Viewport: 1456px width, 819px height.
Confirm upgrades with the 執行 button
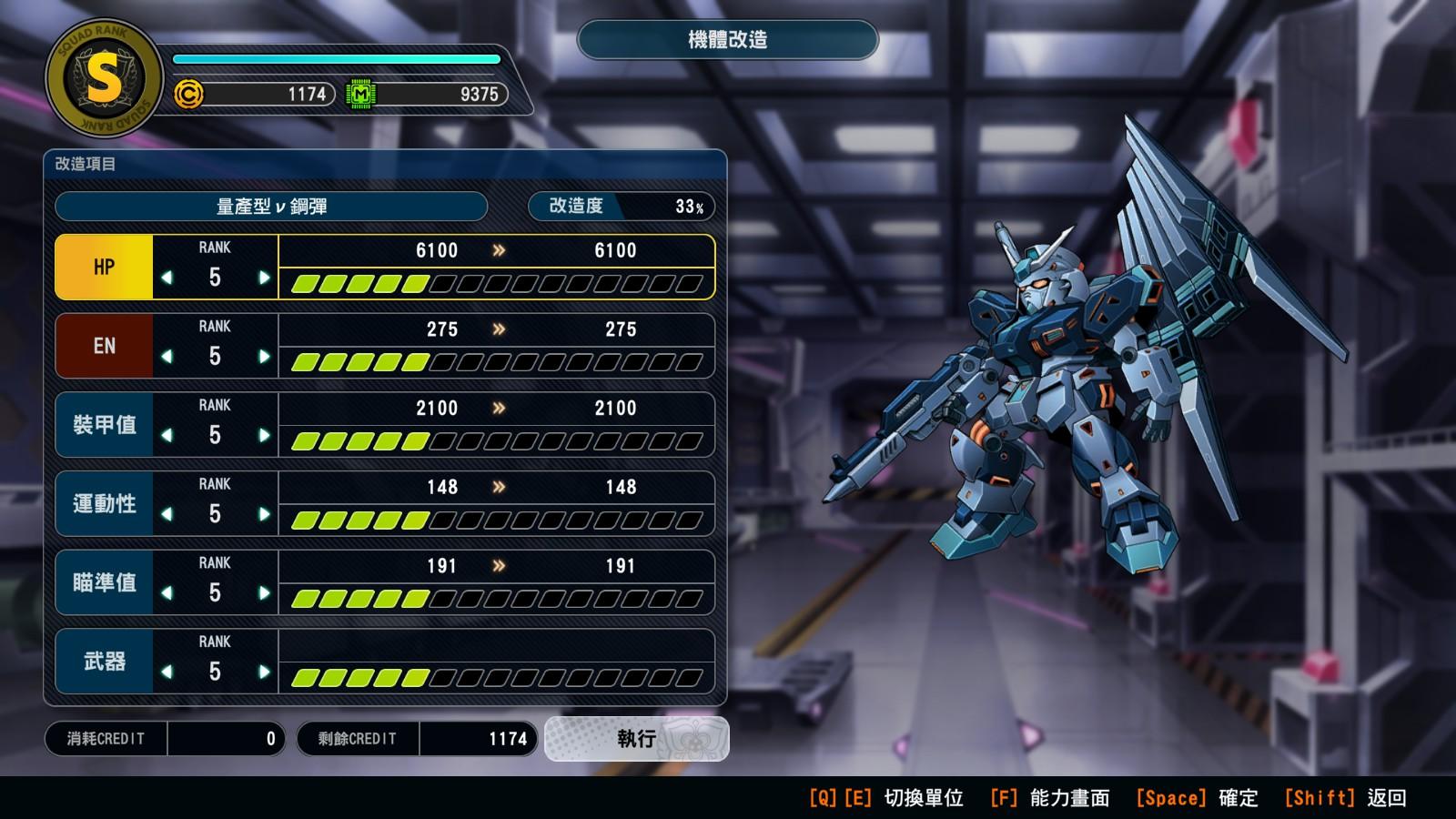pyautogui.click(x=636, y=739)
